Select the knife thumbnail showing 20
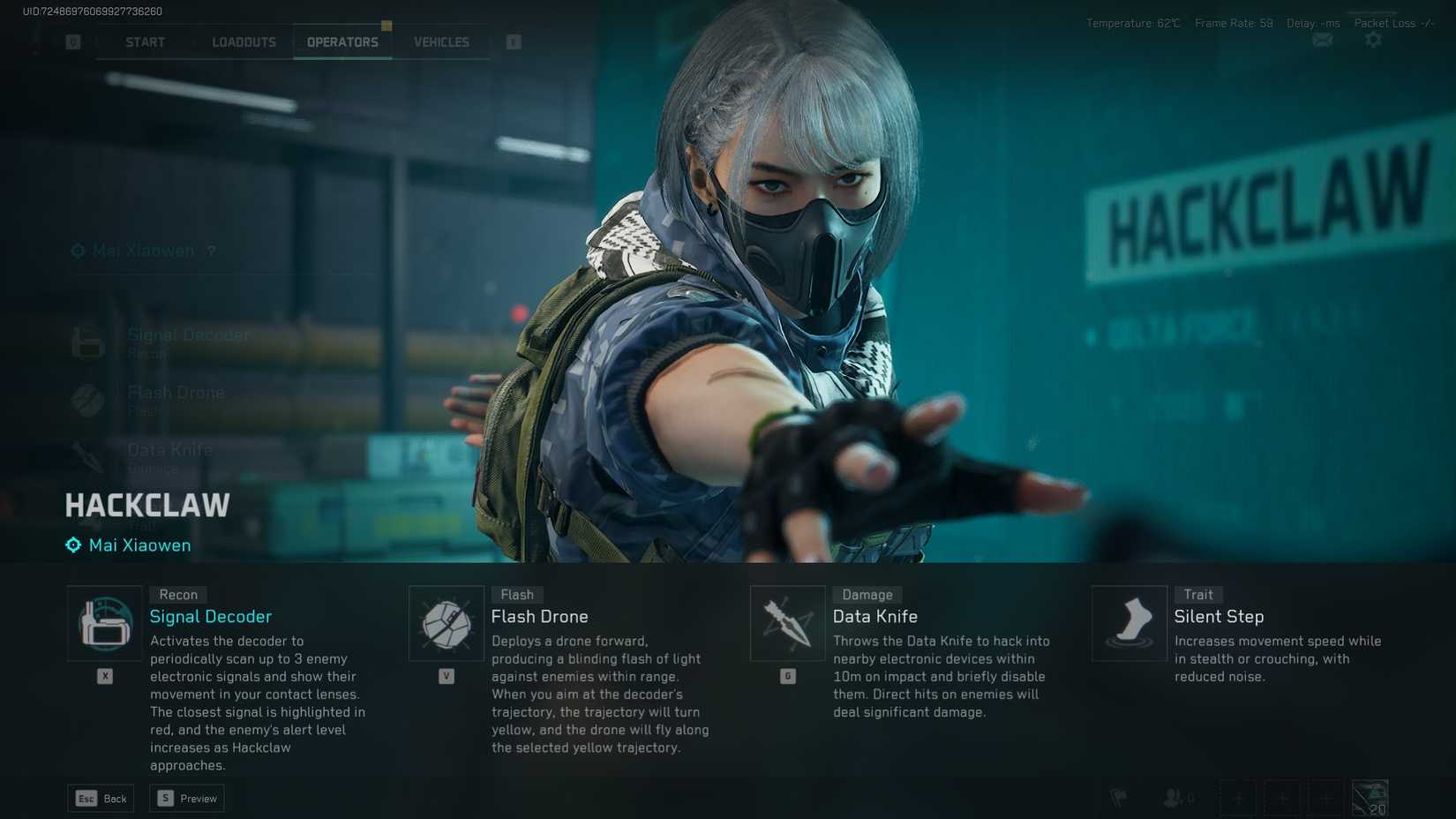 (x=1370, y=797)
